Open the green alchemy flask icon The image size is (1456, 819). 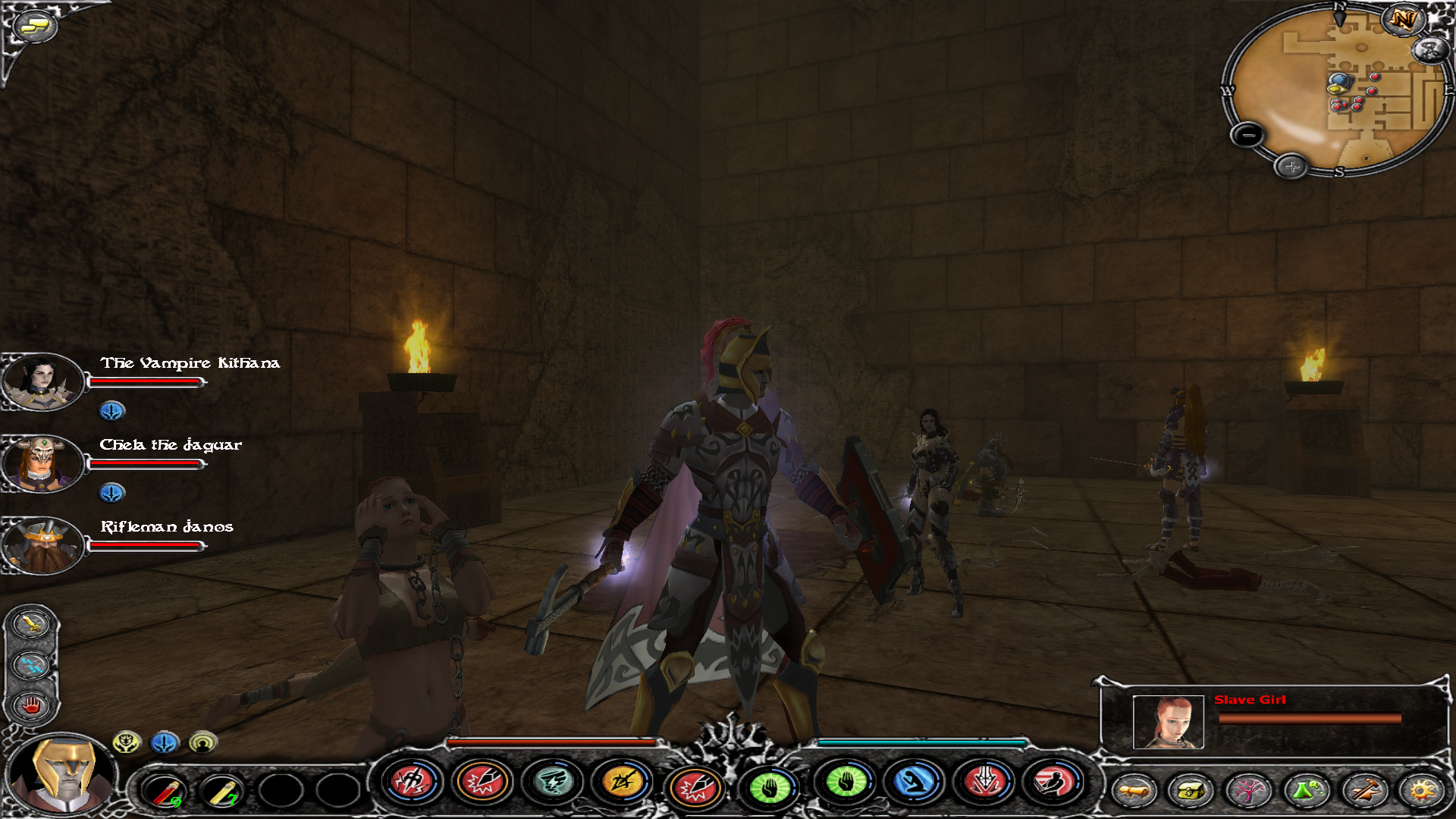pos(1306,791)
